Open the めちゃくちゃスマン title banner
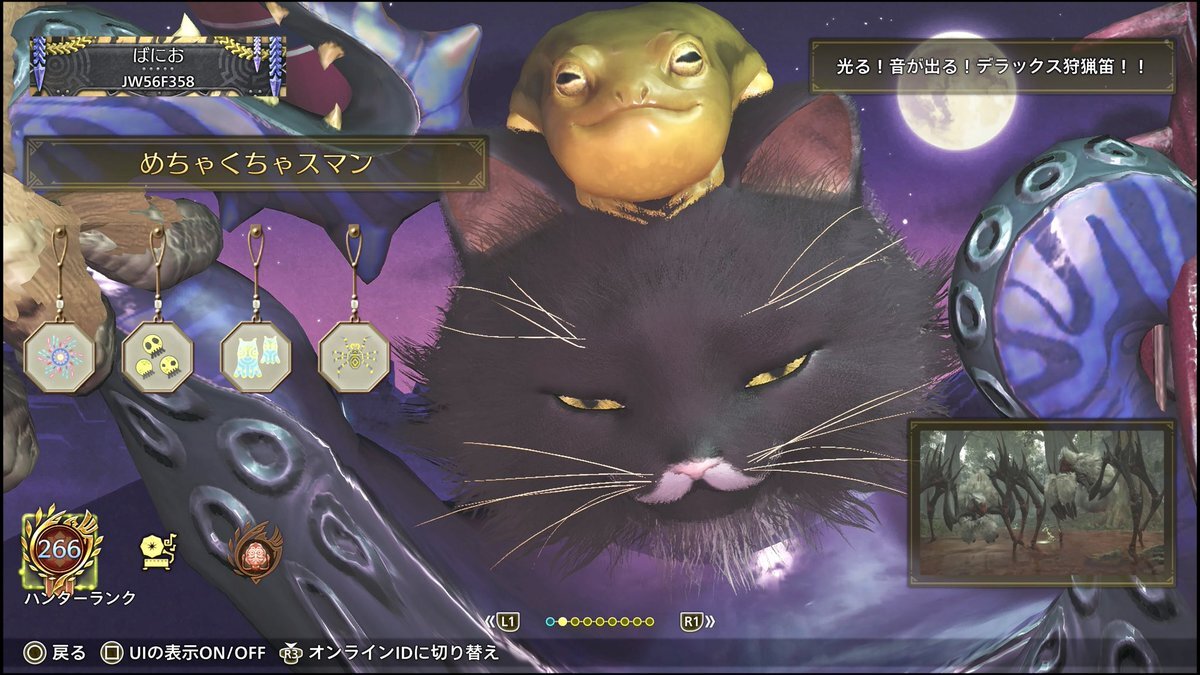1200x675 pixels. pyautogui.click(x=256, y=164)
